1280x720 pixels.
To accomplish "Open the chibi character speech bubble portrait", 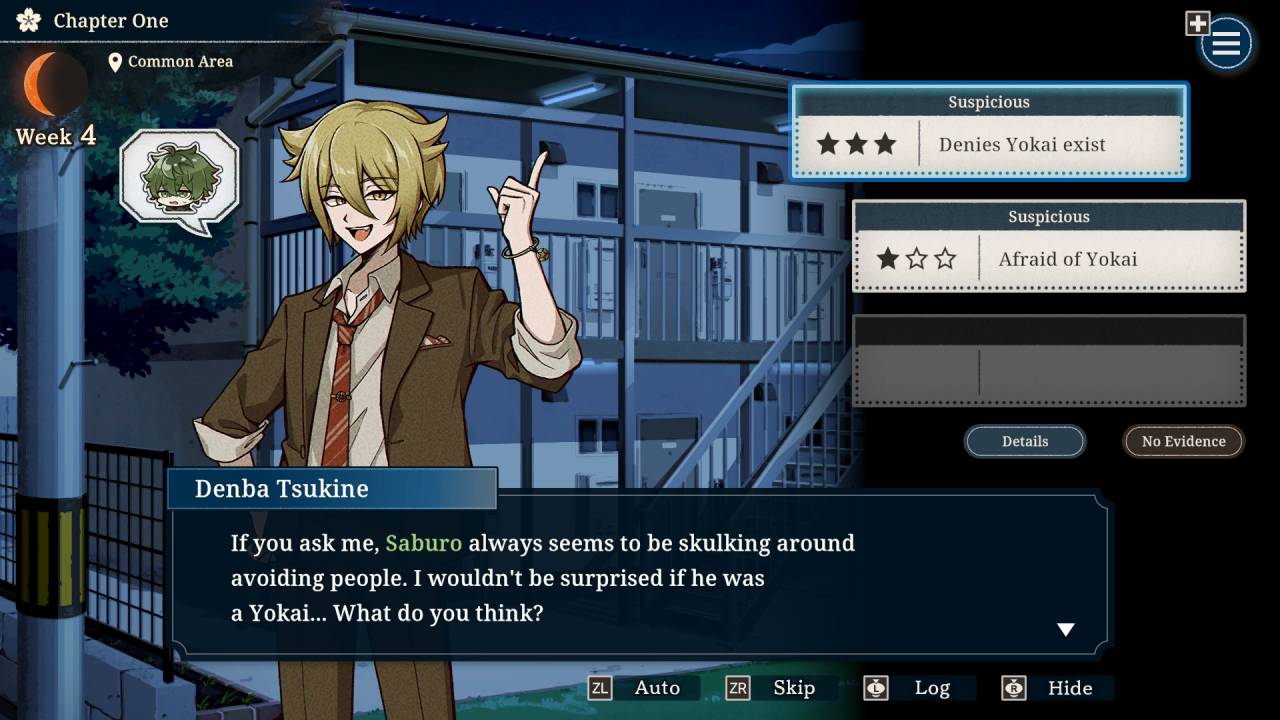I will [180, 176].
